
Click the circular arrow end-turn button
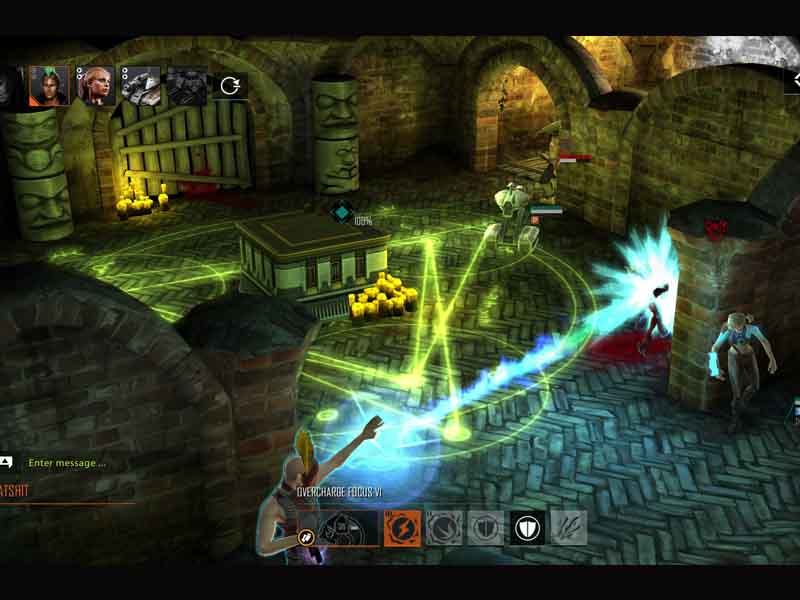coord(230,86)
